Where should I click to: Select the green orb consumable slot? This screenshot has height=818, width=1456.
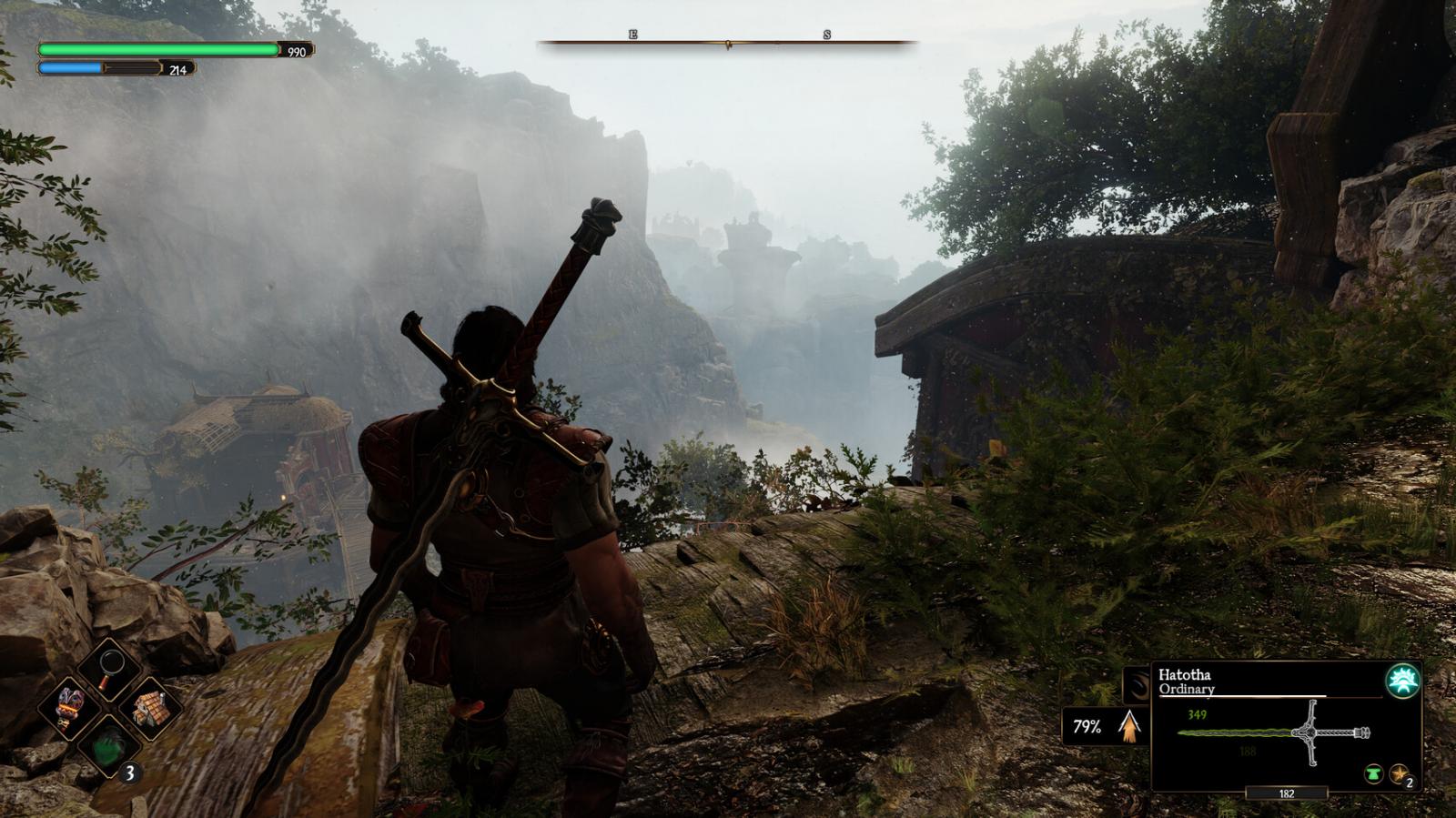coord(109,744)
